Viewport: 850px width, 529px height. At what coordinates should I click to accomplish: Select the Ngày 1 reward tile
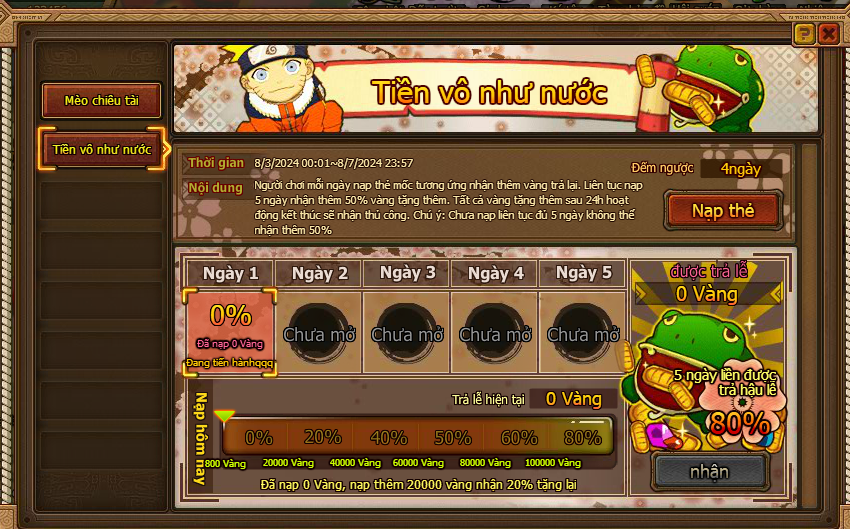tap(231, 333)
